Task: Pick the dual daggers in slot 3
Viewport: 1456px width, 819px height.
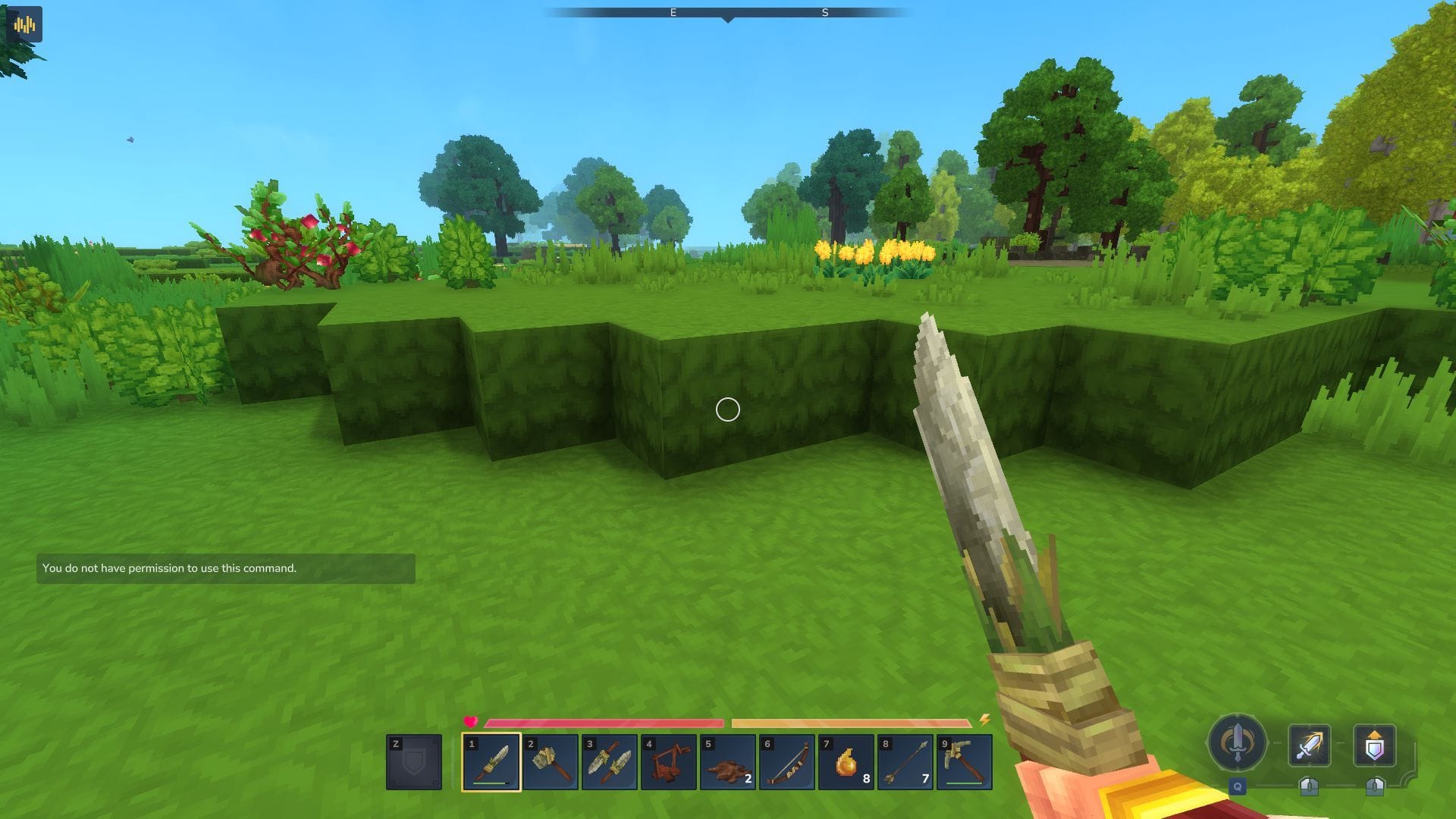Action: tap(608, 762)
